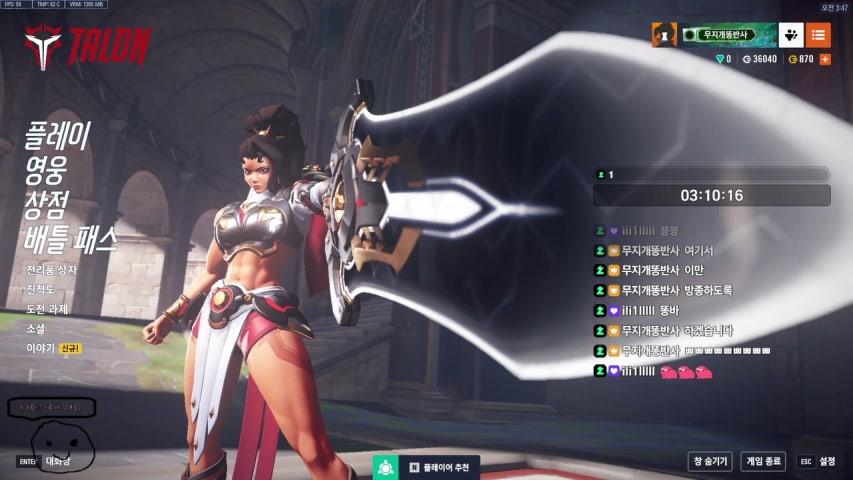Click 게임 종료 (exit game) button
The width and height of the screenshot is (853, 480).
(763, 461)
